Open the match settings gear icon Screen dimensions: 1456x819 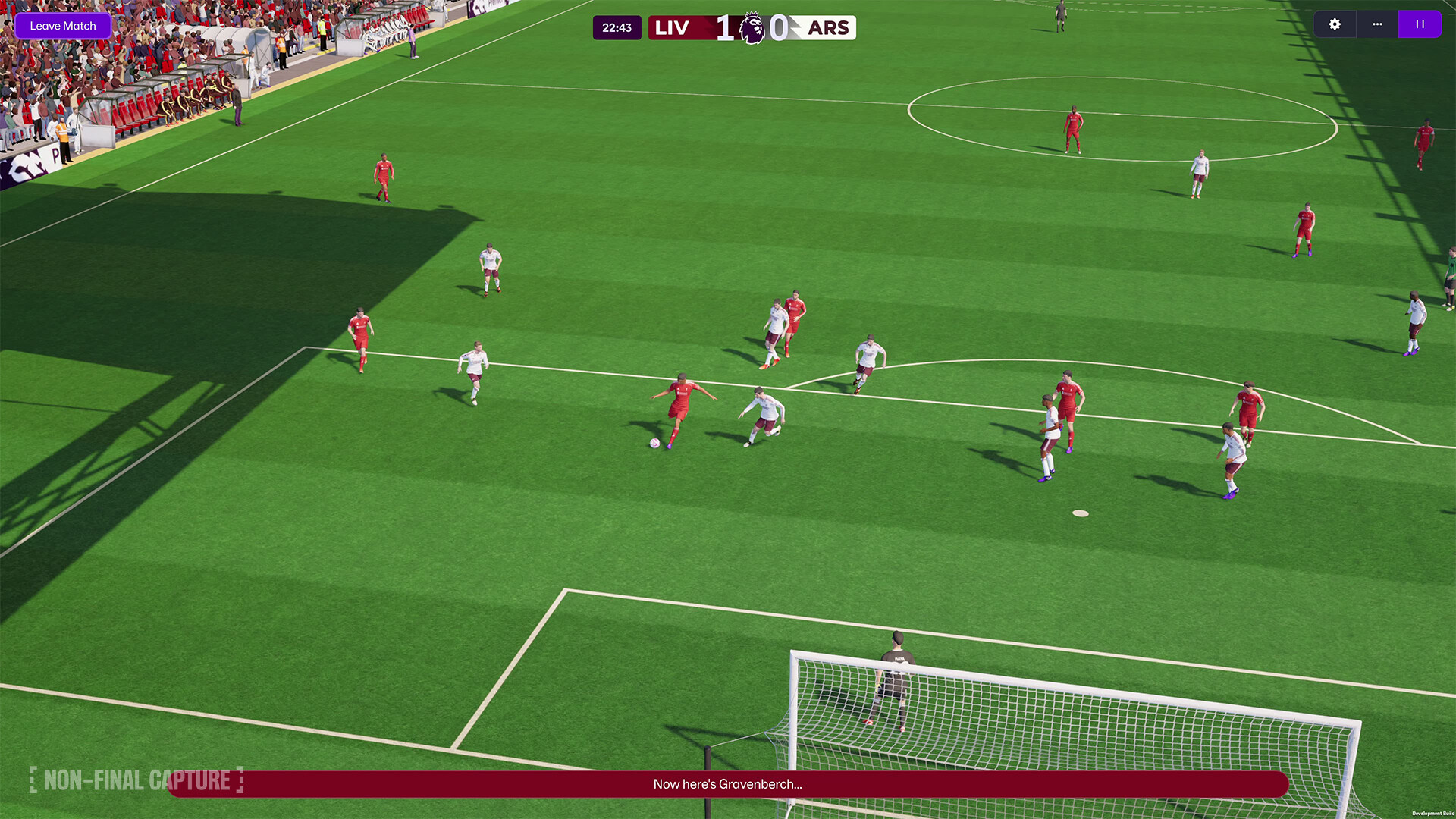1334,24
